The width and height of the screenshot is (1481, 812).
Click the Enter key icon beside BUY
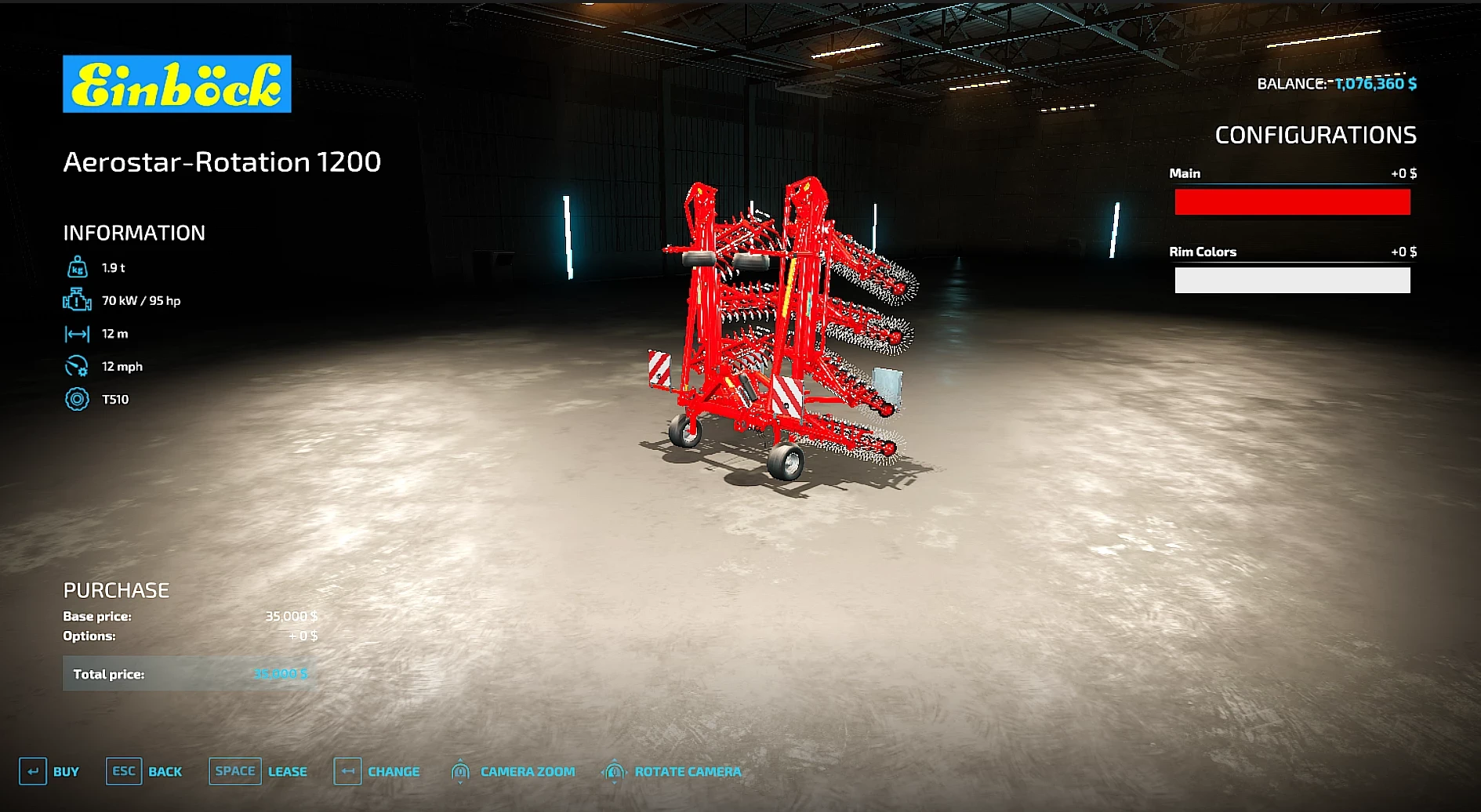33,771
